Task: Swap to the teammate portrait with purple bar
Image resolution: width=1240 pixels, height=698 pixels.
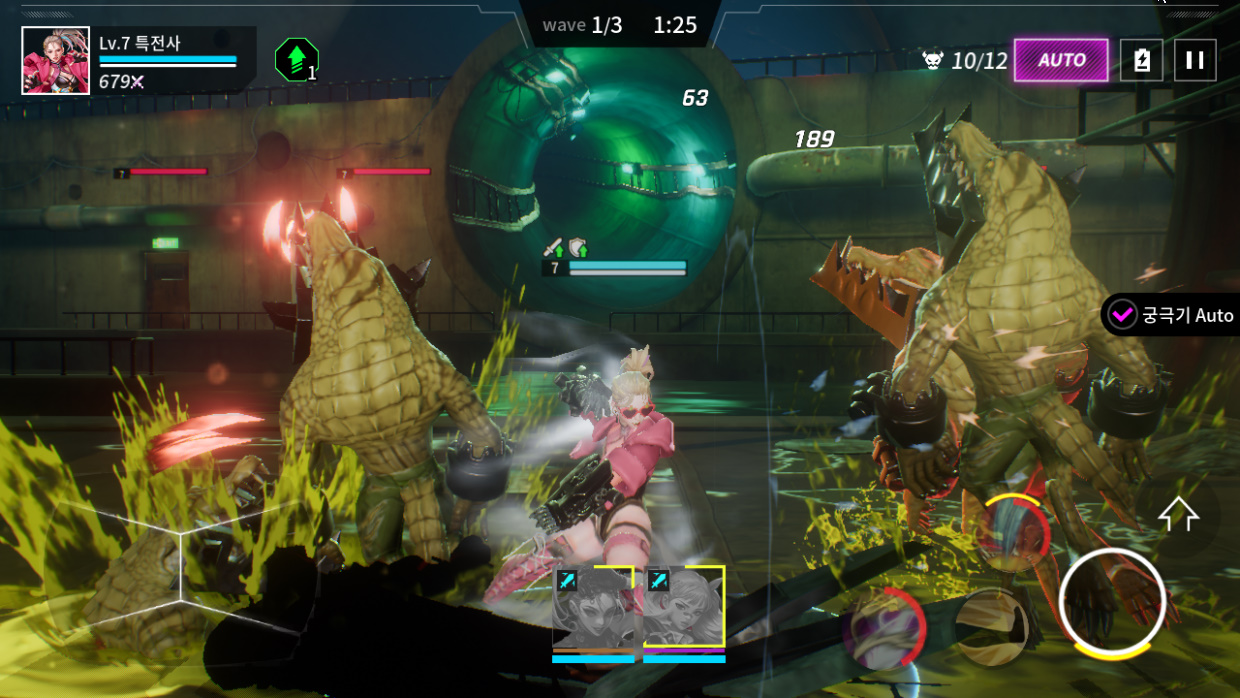Action: click(684, 609)
